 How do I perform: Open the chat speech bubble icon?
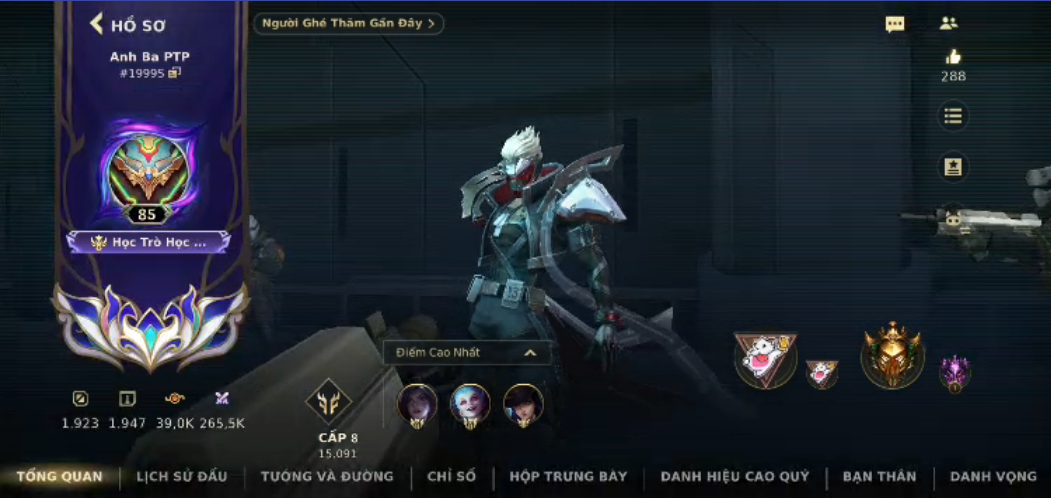tap(895, 25)
